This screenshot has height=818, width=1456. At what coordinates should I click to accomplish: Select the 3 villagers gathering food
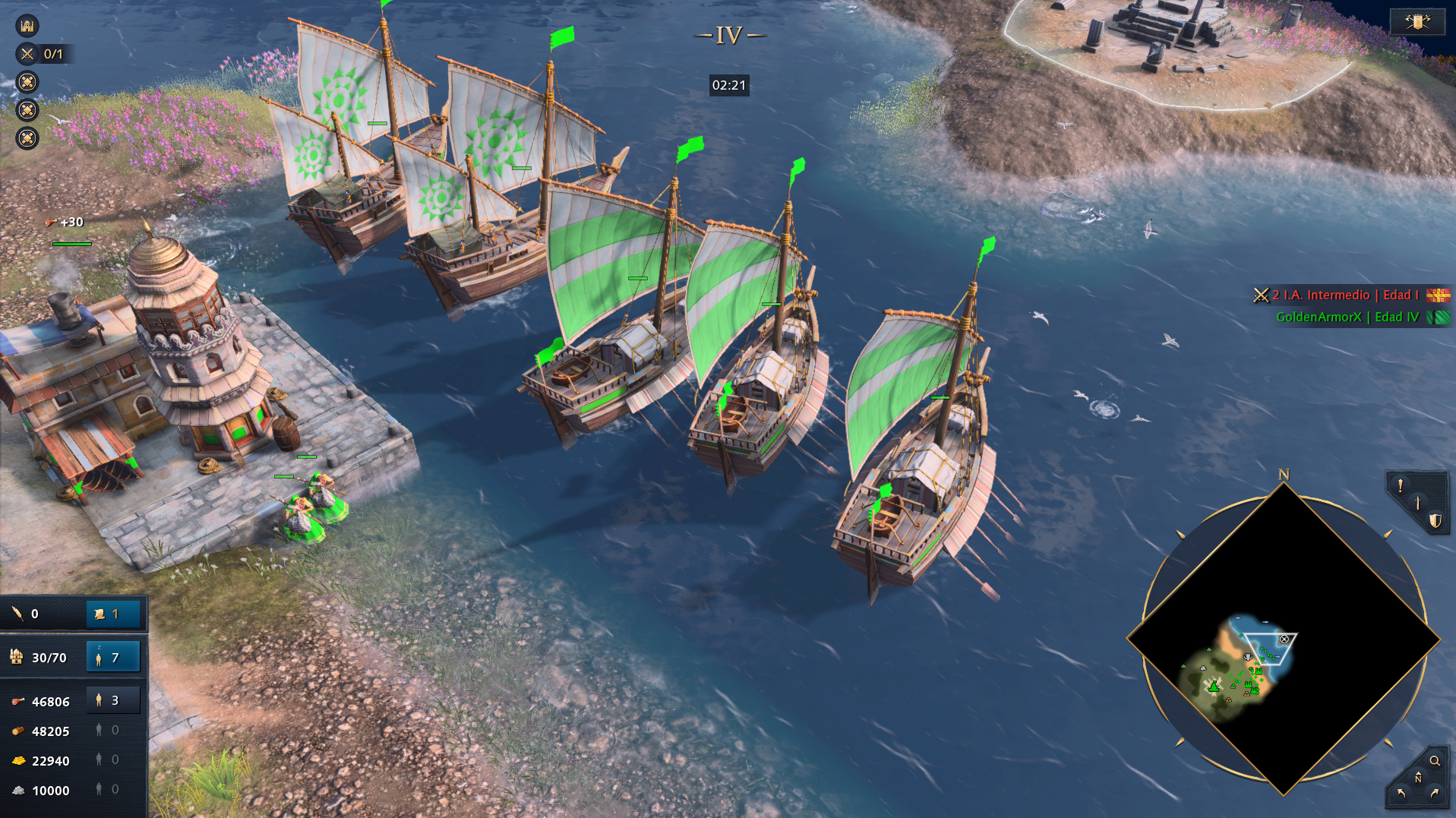coord(113,700)
